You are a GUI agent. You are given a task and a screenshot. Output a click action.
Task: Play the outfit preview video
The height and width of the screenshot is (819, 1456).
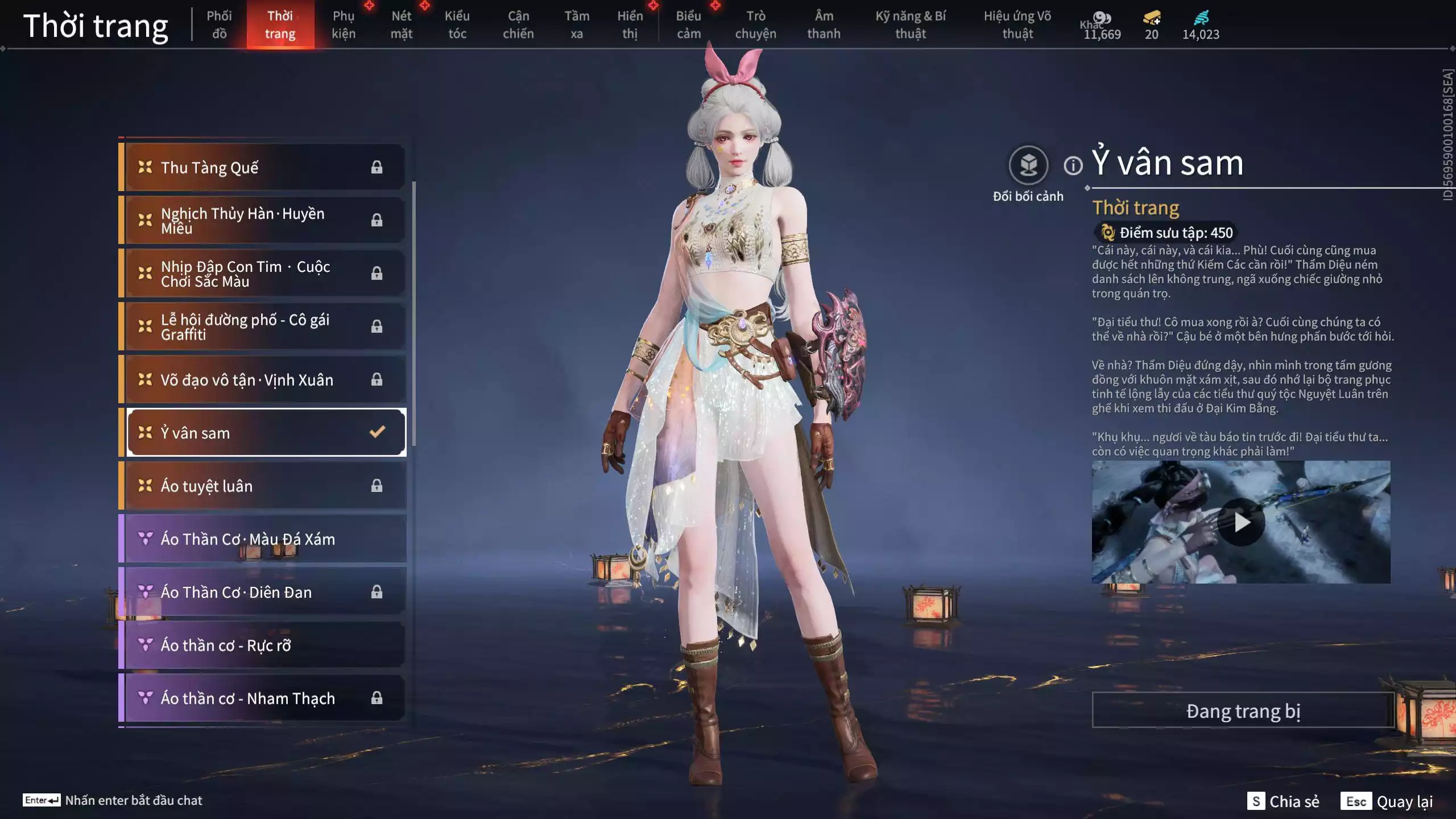tap(1241, 522)
